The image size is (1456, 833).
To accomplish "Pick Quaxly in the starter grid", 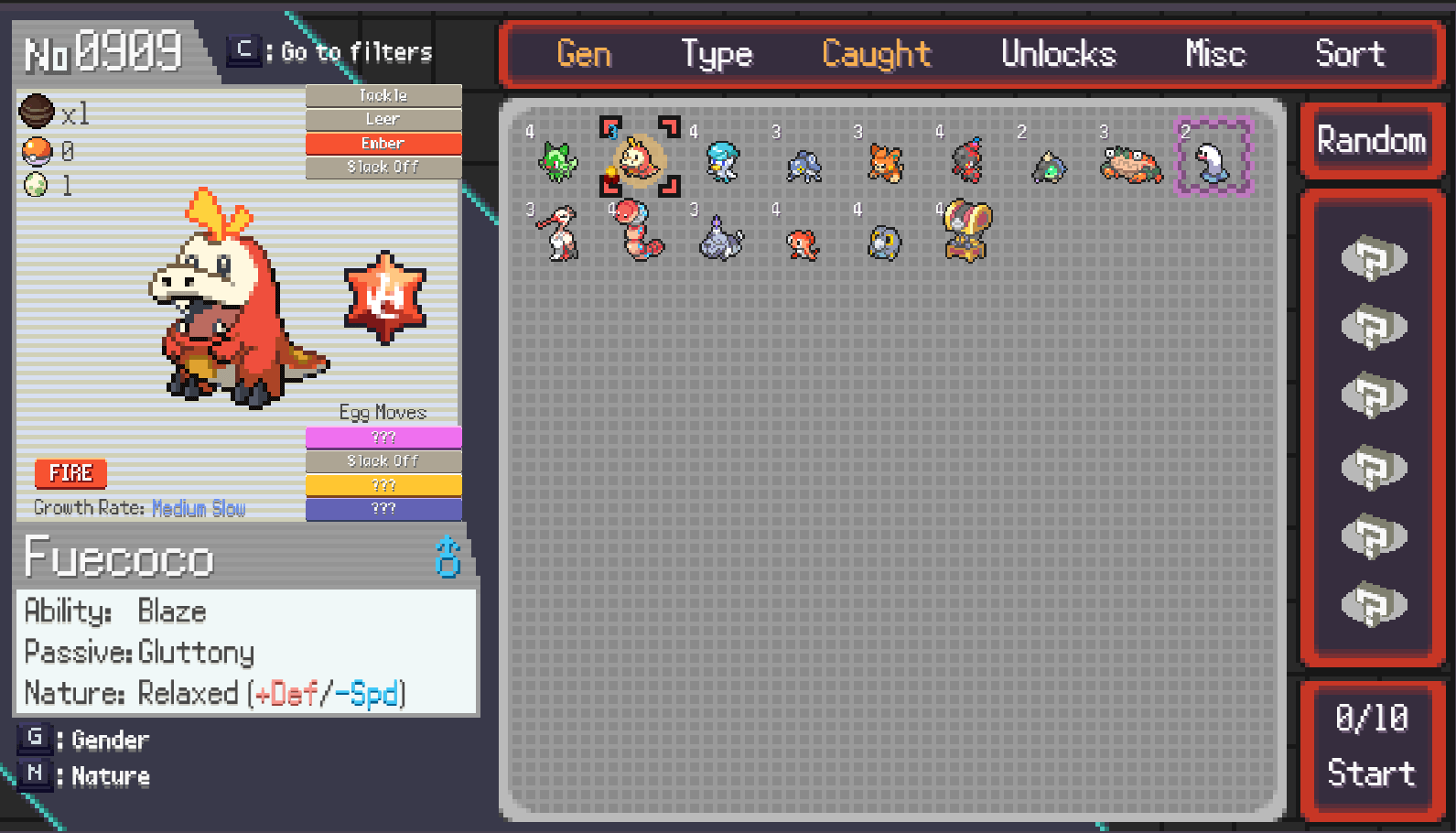I will point(722,161).
